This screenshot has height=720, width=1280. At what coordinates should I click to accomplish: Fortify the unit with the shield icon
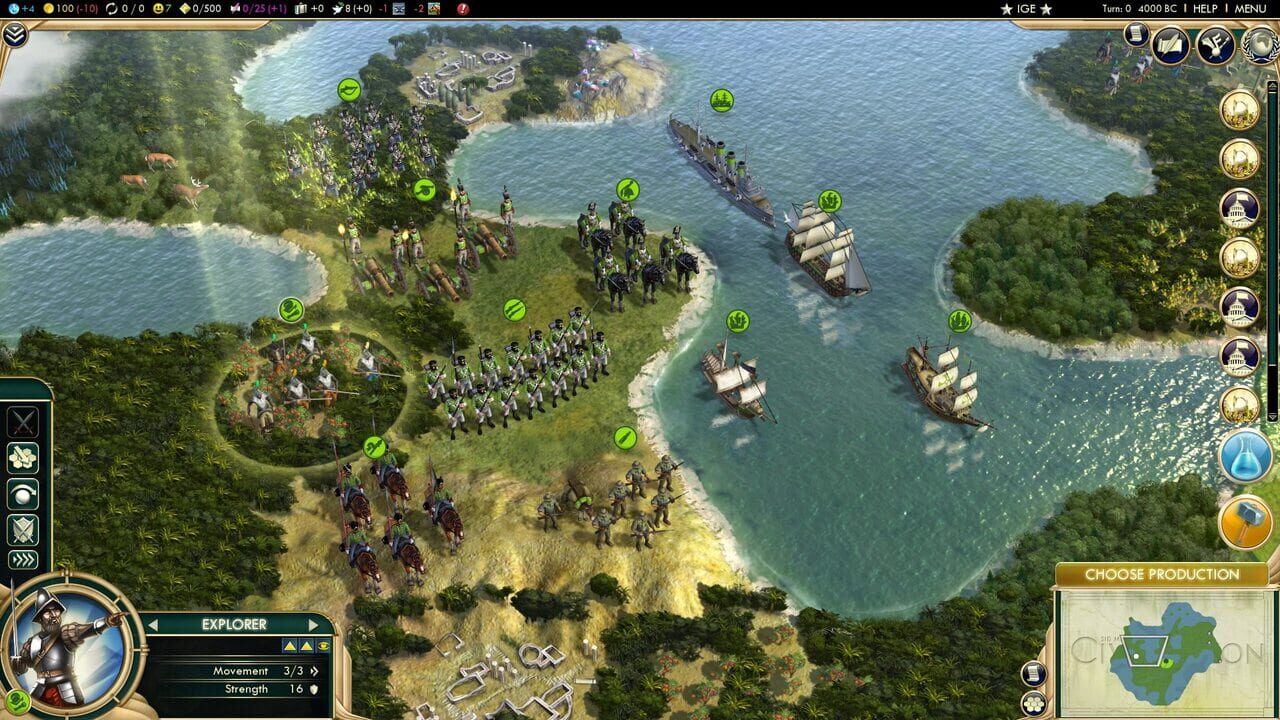click(x=22, y=528)
